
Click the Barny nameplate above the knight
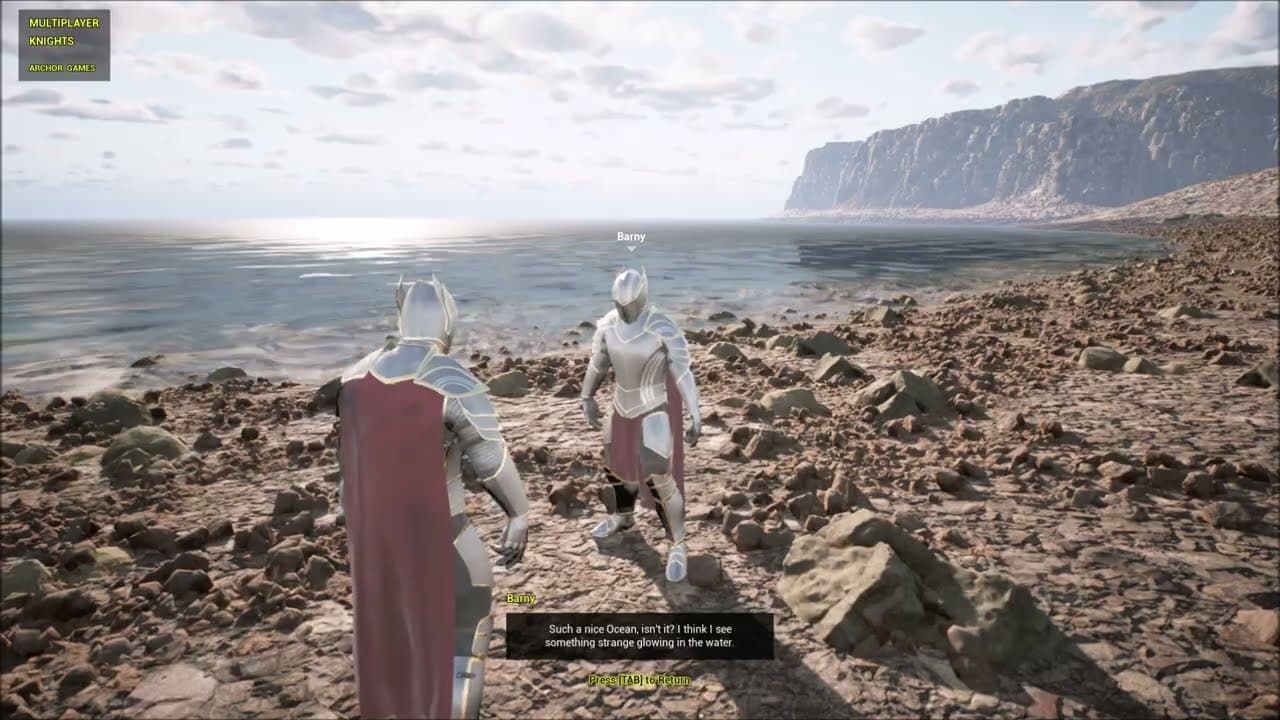click(630, 236)
